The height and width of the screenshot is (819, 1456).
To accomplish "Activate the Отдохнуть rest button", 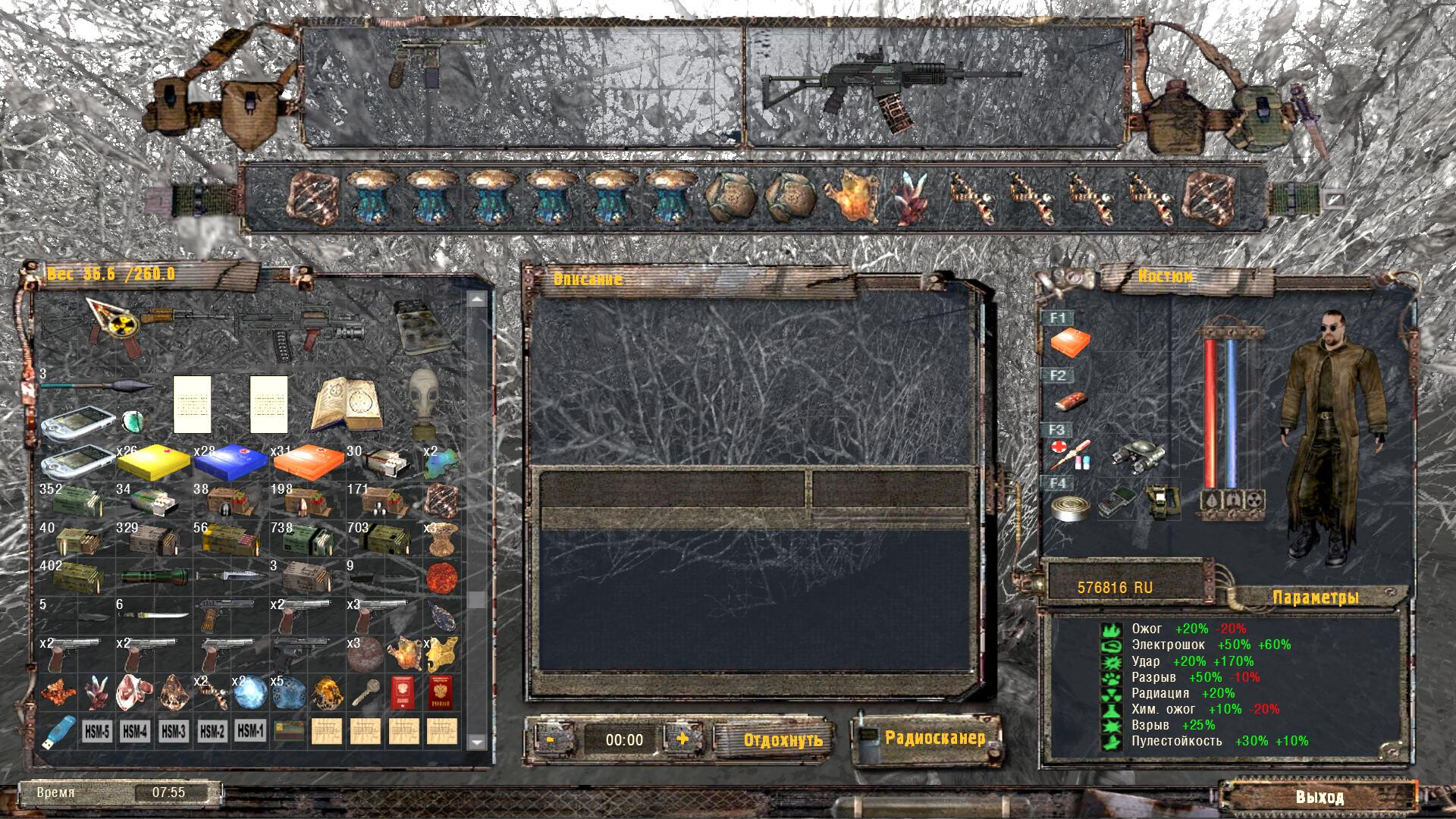I will click(x=783, y=739).
